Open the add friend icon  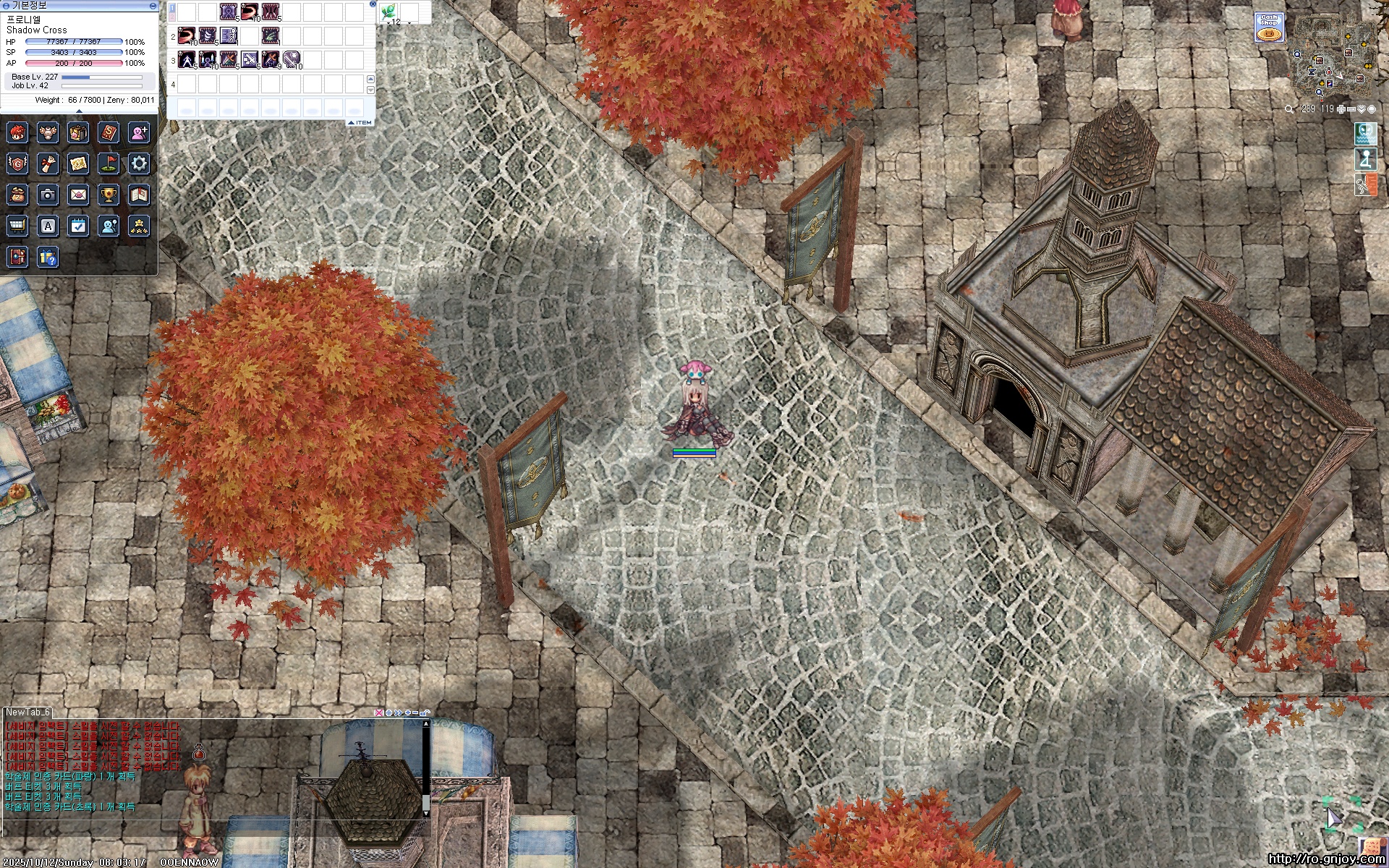point(139,132)
